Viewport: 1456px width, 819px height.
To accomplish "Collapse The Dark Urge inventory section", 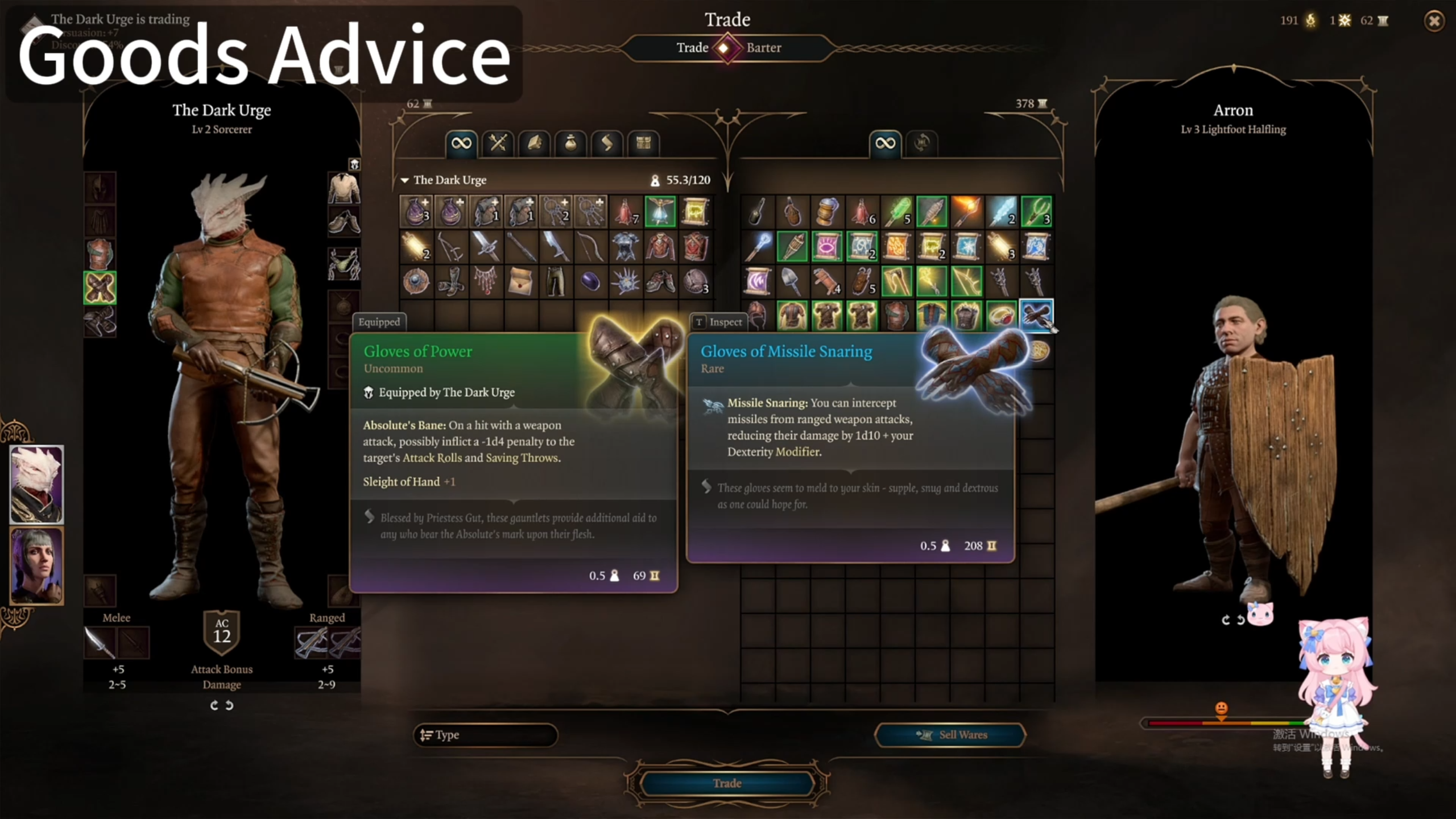I will coord(405,180).
